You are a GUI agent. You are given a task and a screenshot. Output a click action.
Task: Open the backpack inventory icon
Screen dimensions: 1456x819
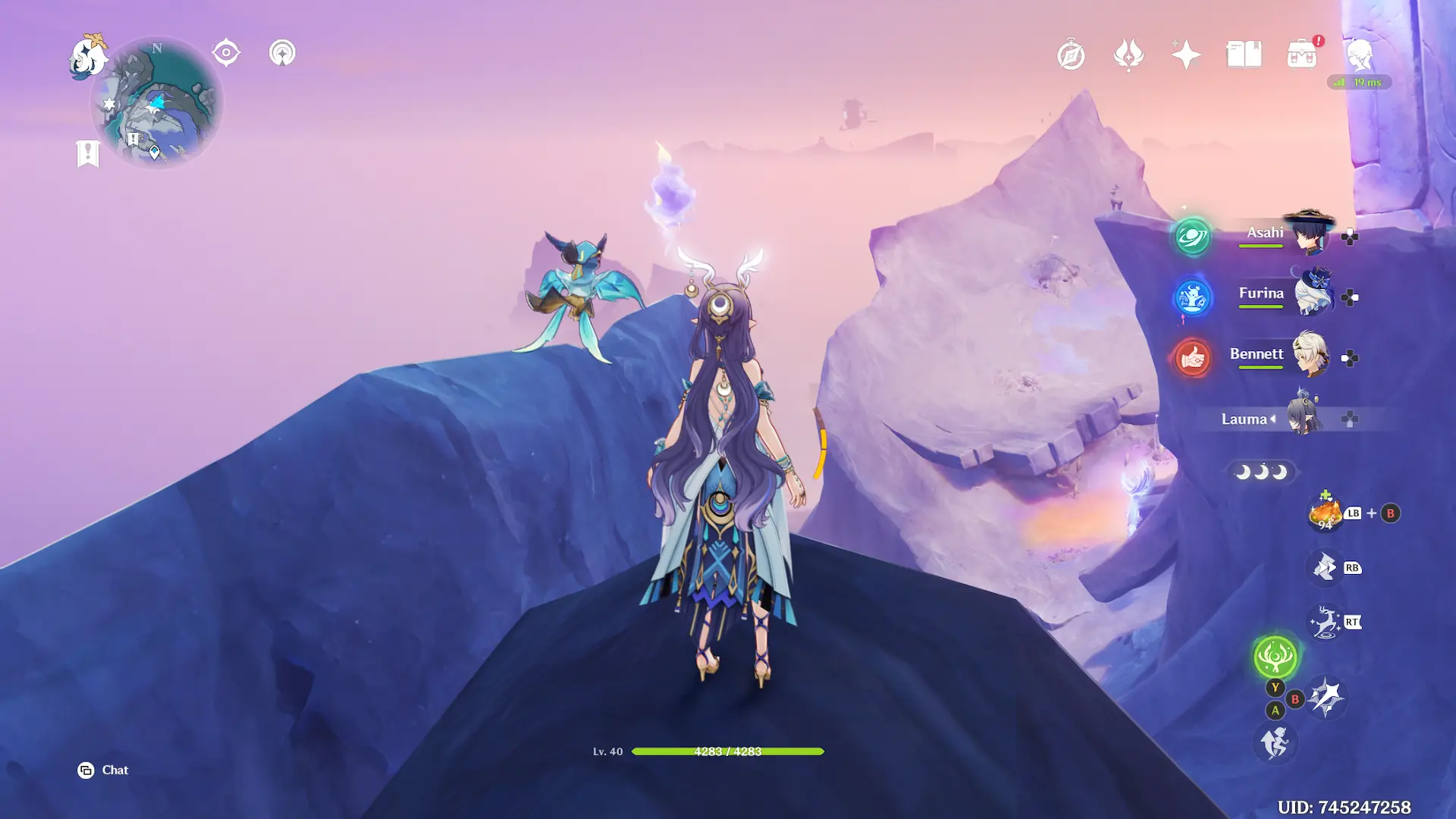[1302, 55]
